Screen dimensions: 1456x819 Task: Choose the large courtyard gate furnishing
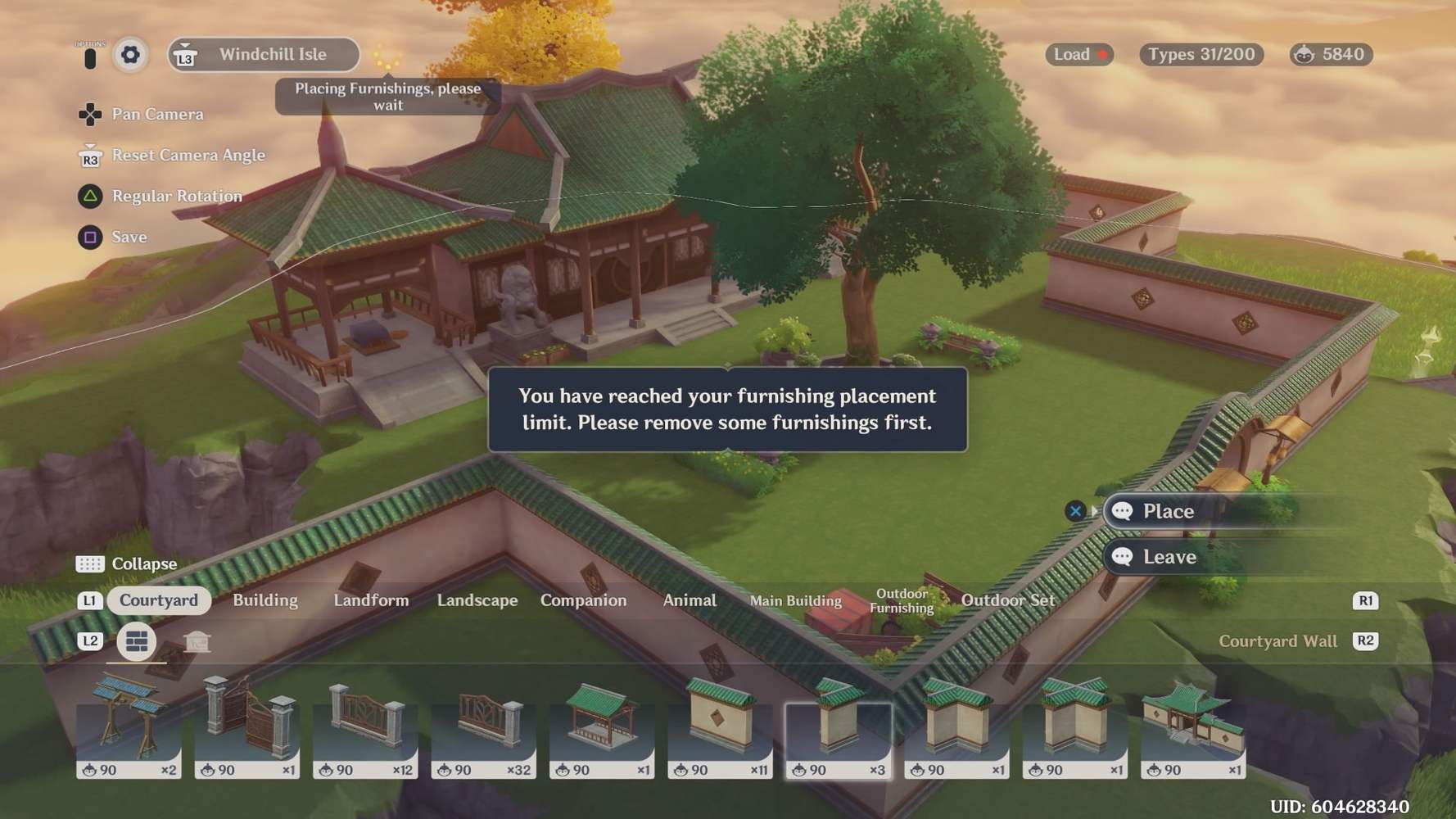tap(1192, 725)
